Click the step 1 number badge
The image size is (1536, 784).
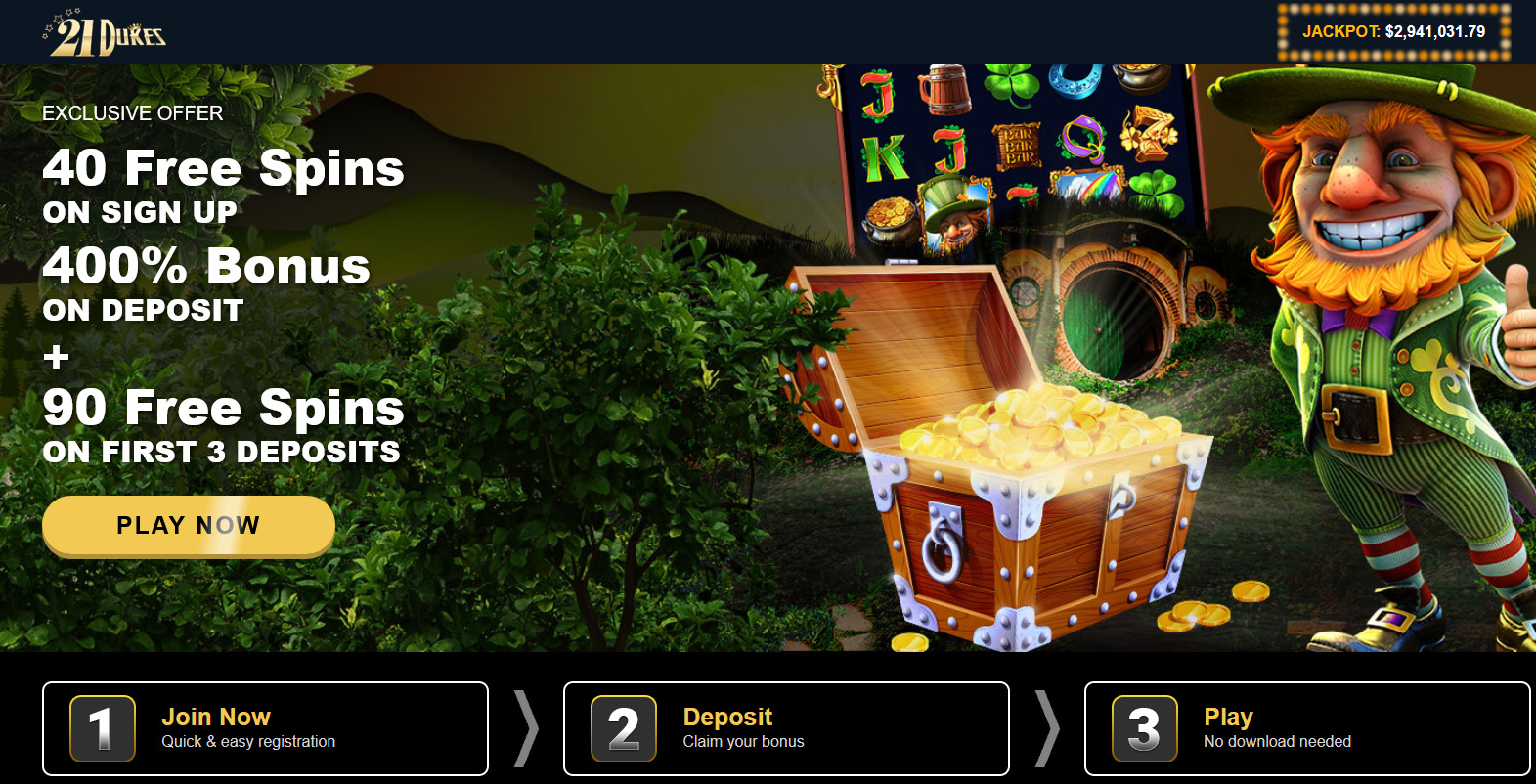click(101, 728)
